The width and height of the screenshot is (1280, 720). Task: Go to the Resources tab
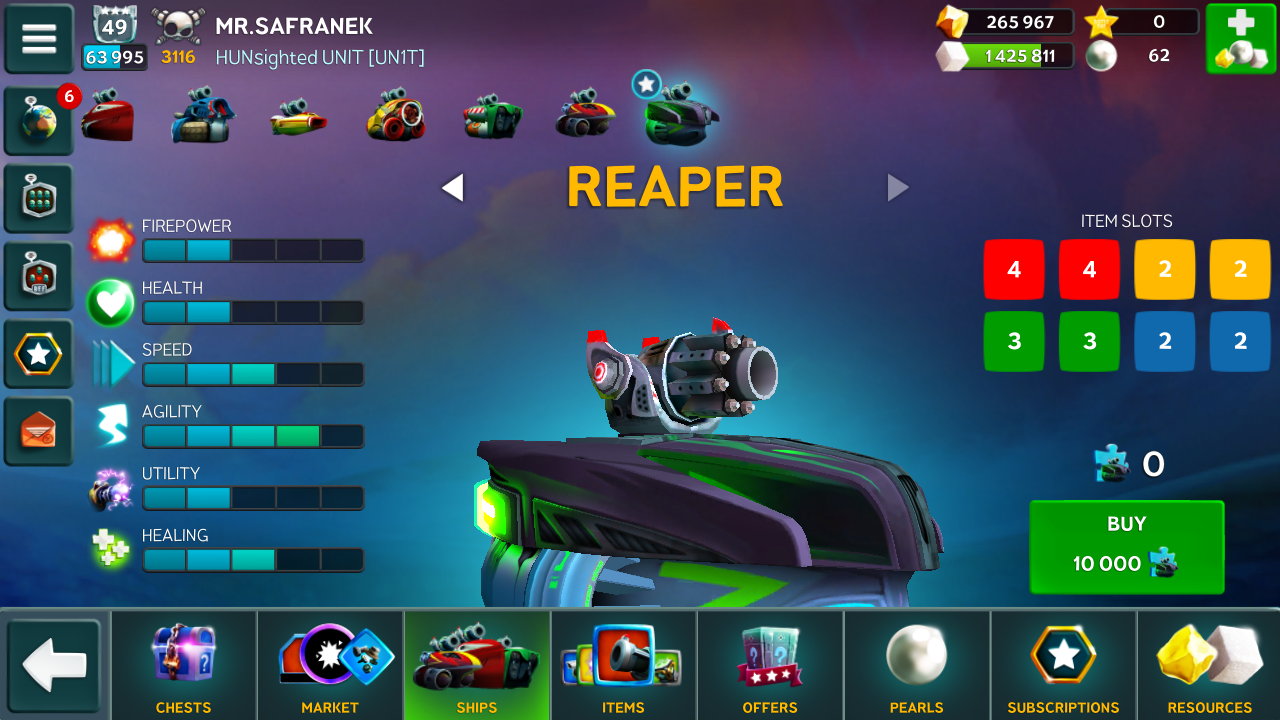click(1210, 665)
